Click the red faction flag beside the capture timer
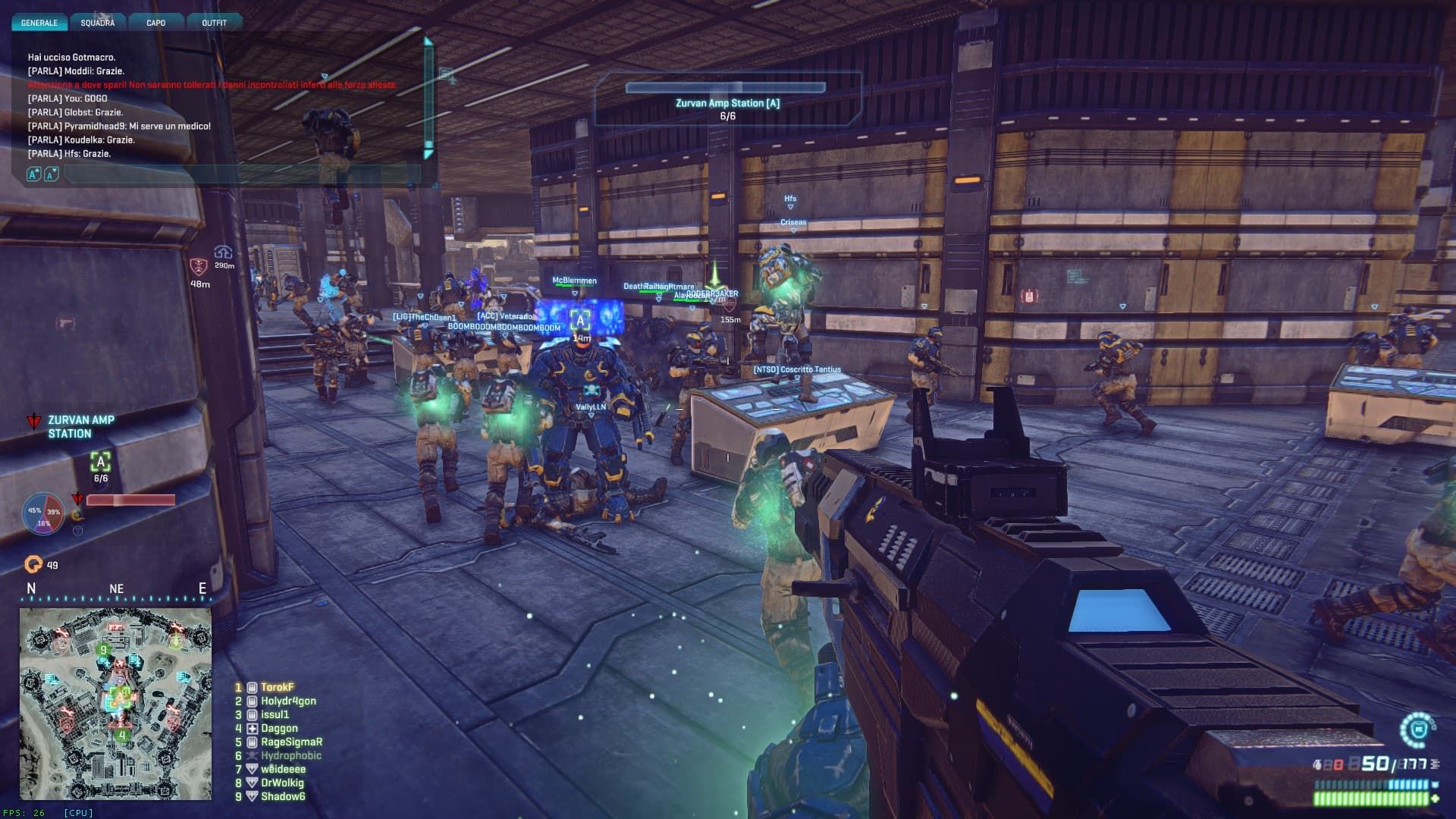 [77, 498]
